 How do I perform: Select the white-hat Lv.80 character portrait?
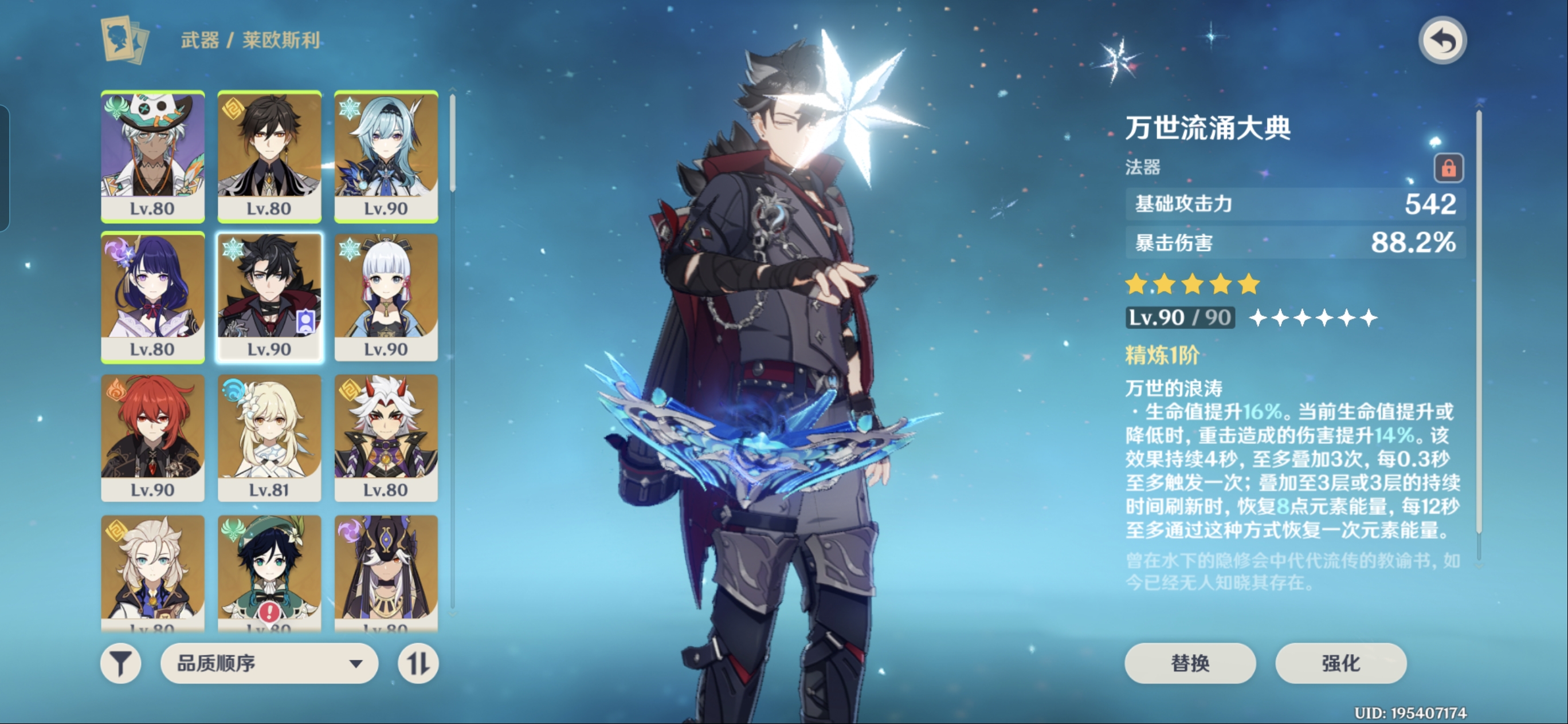click(x=152, y=156)
